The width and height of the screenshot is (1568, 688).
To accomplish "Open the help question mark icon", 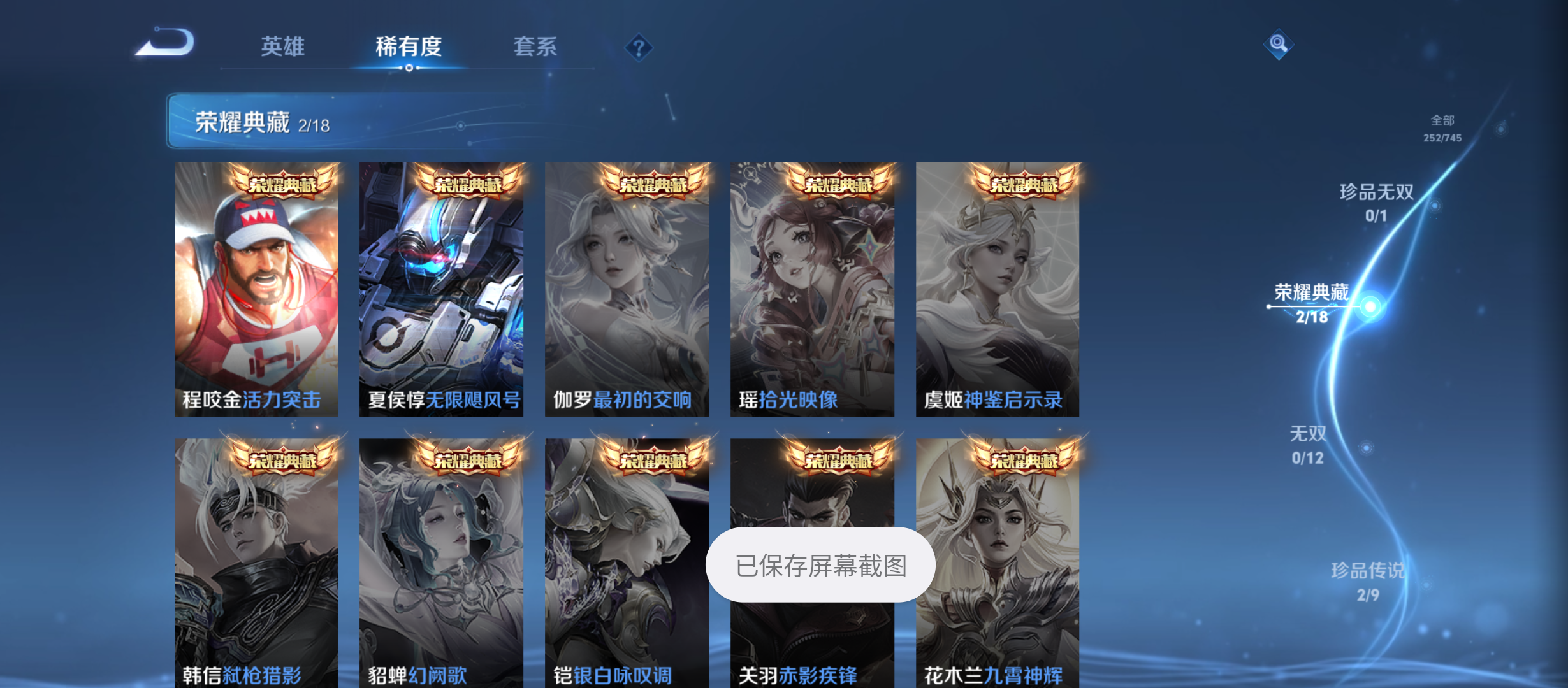I will click(x=639, y=47).
